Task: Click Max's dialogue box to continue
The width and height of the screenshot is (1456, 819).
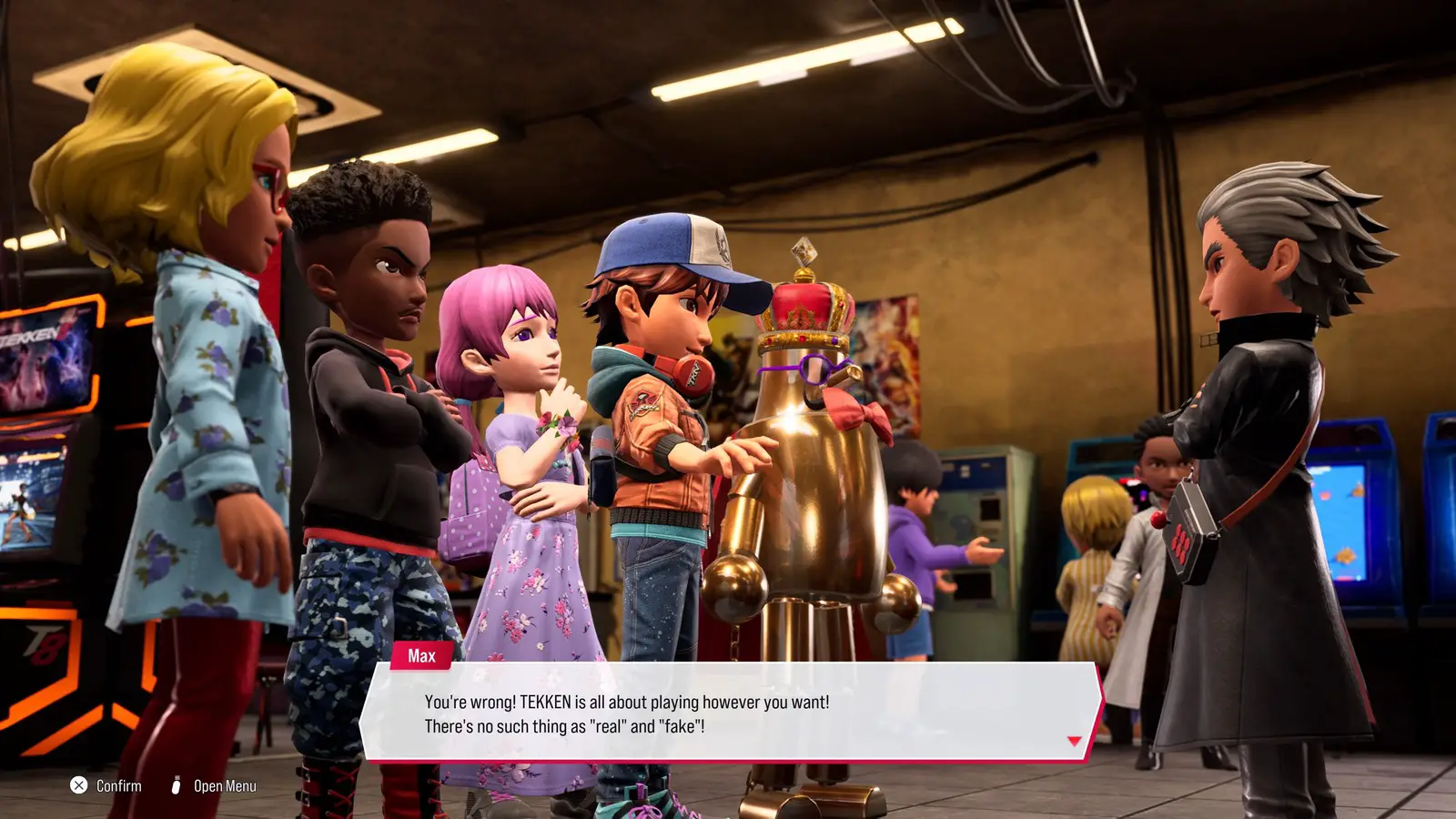Action: tap(733, 713)
